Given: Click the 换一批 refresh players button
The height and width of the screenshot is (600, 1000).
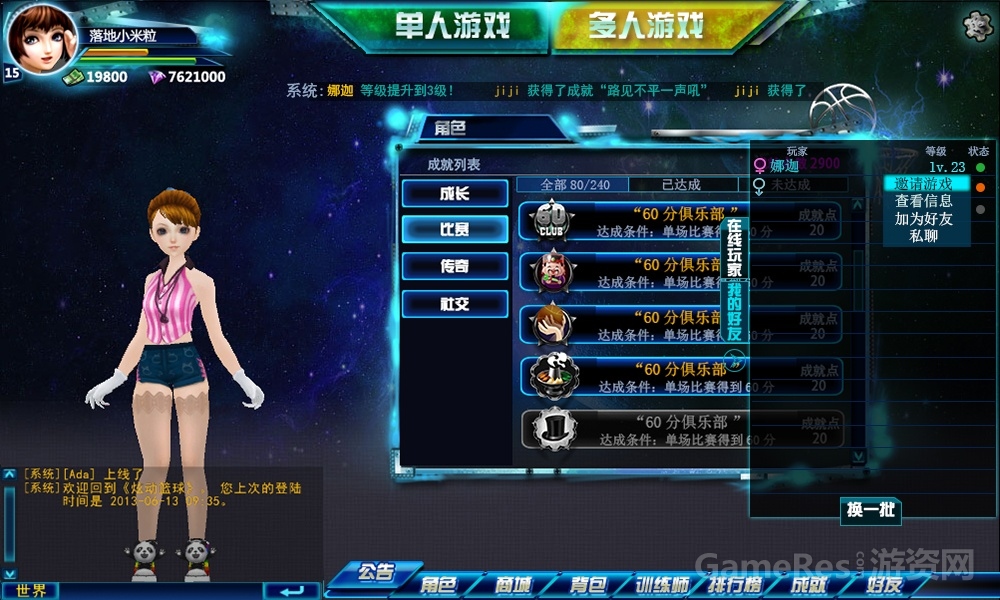Looking at the screenshot, I should coord(870,510).
